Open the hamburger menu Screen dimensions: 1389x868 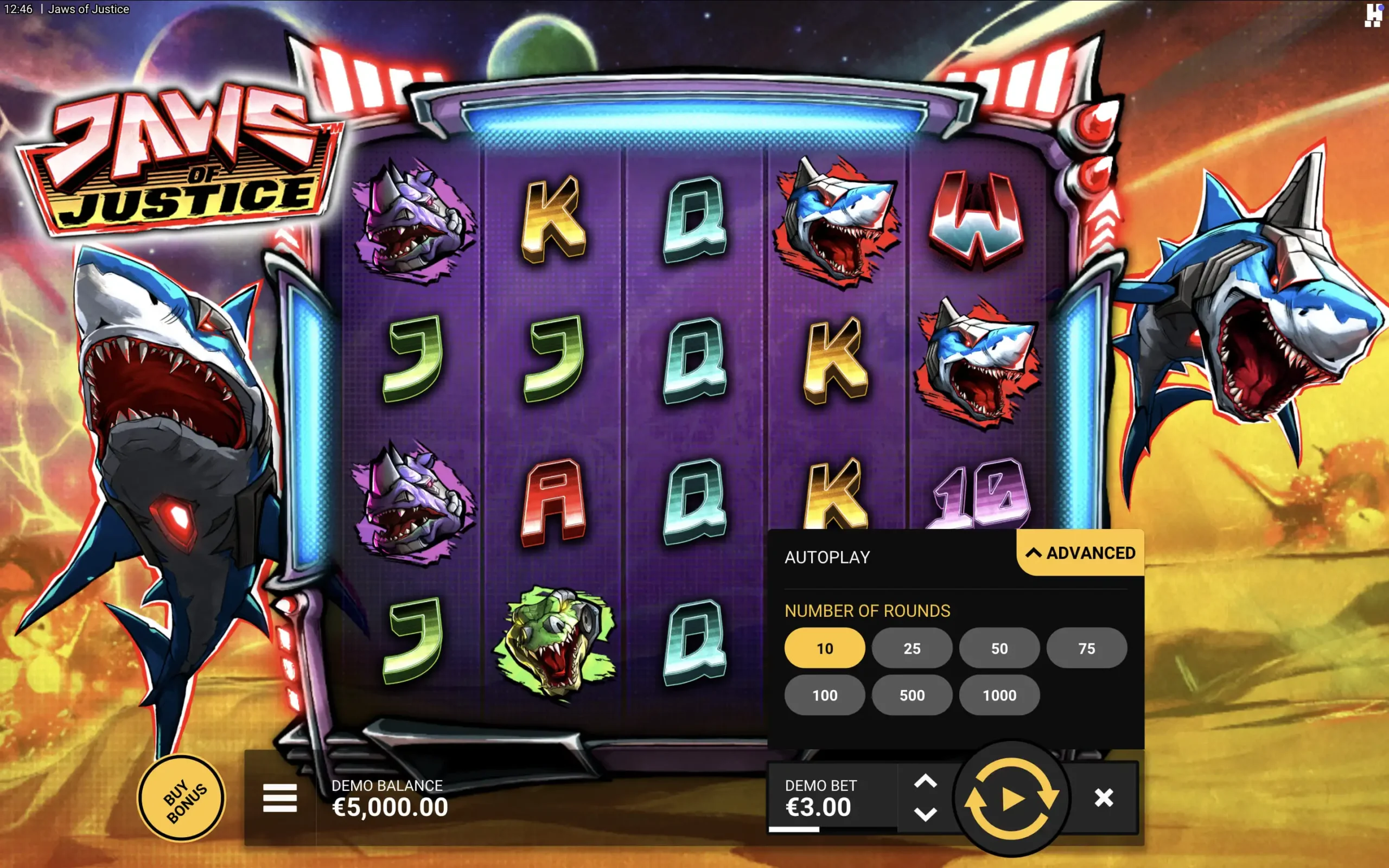click(280, 797)
